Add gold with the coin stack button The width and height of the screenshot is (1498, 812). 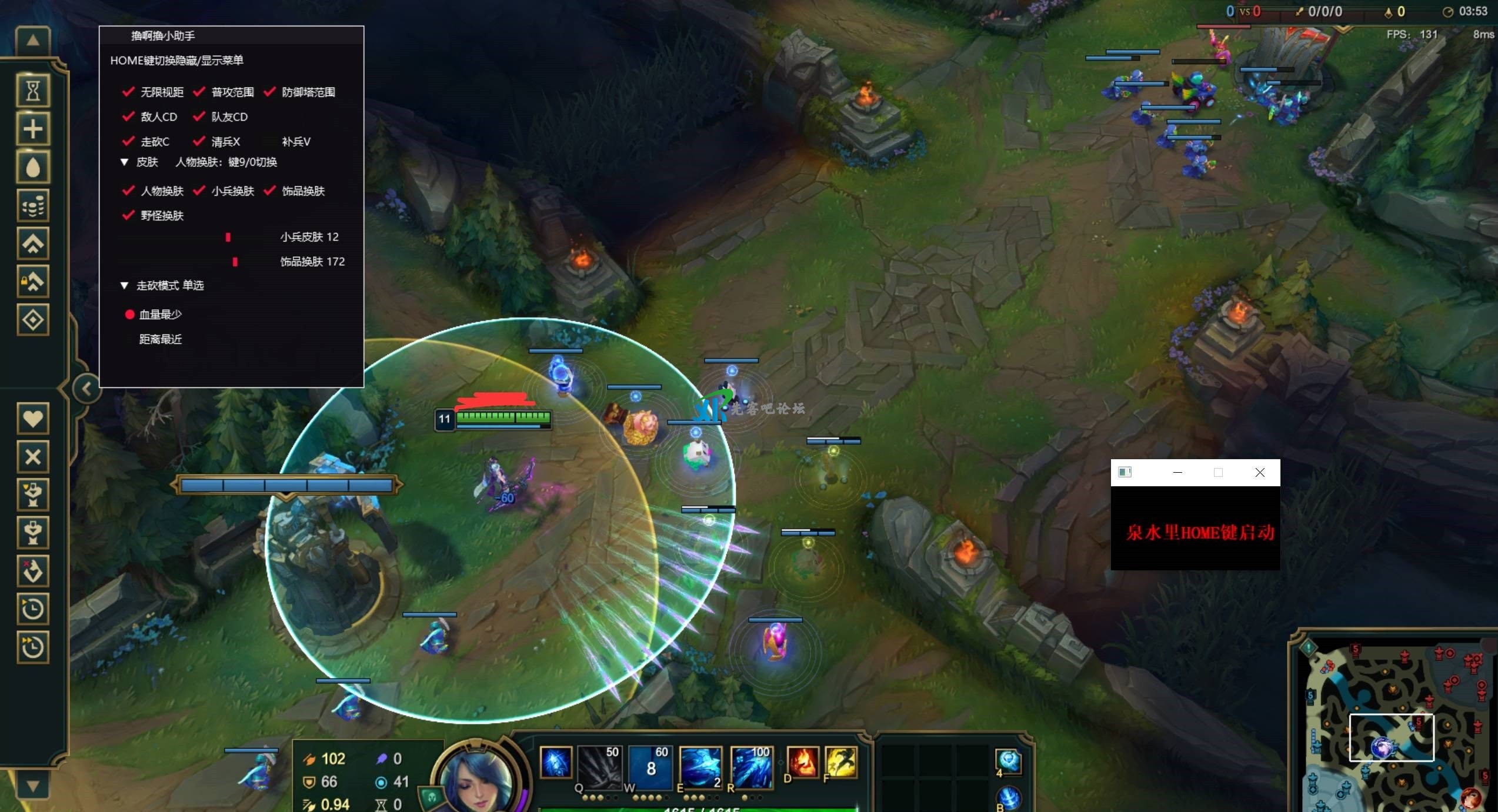coord(33,206)
